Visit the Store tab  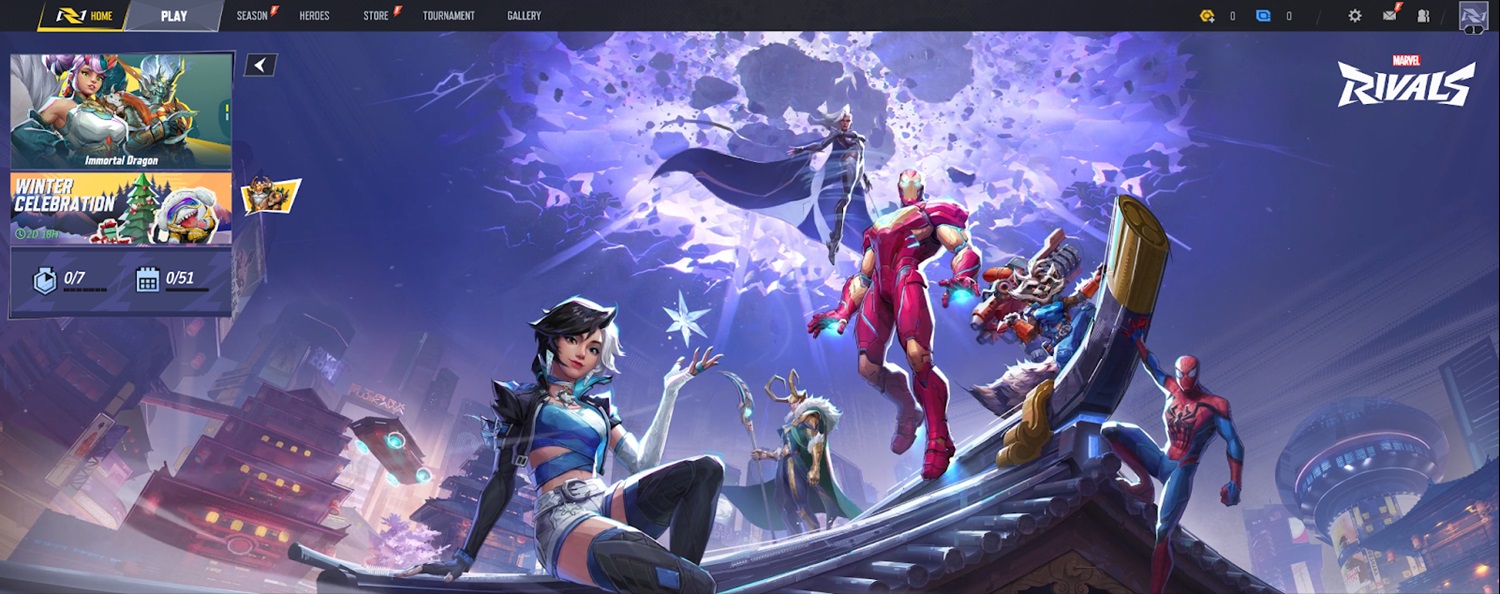376,16
